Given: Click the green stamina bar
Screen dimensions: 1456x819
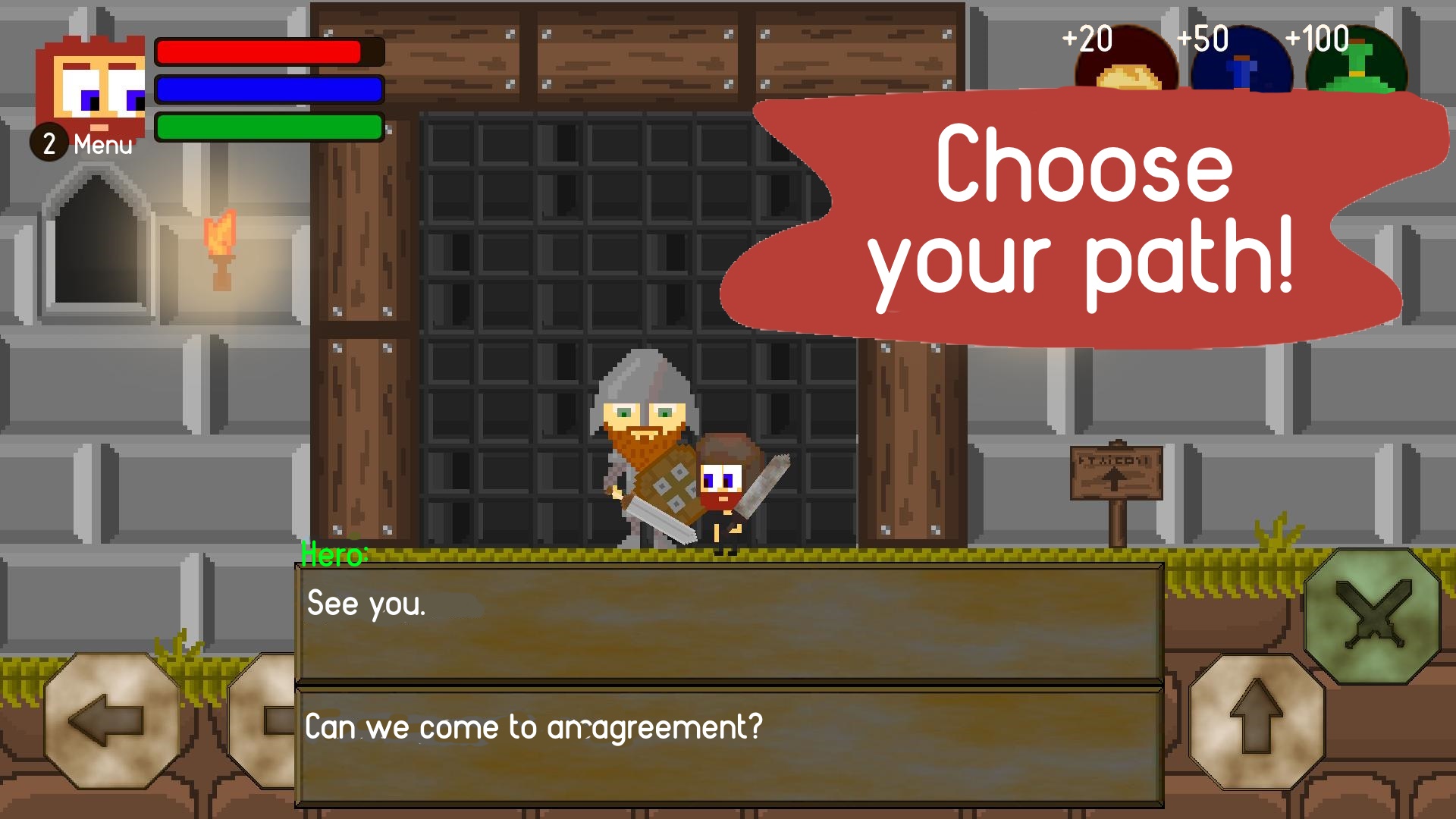Looking at the screenshot, I should pyautogui.click(x=267, y=127).
